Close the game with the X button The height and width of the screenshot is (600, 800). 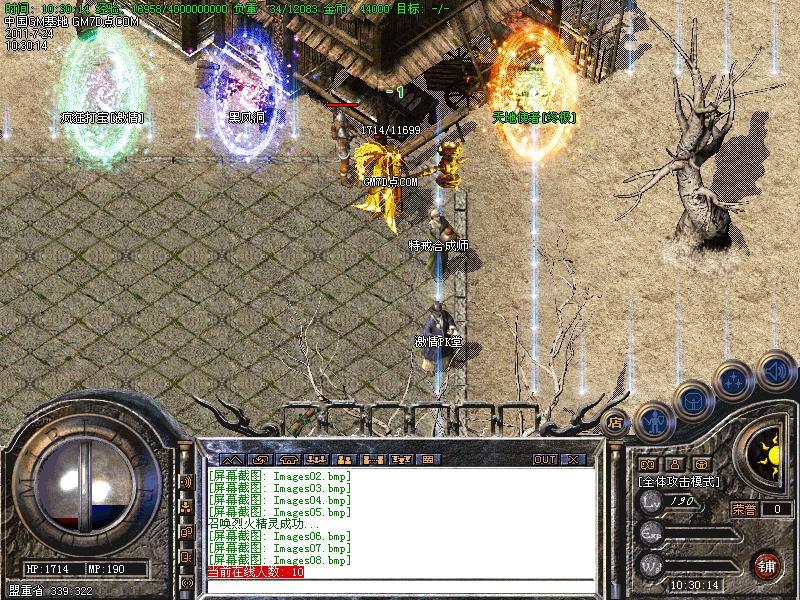point(573,459)
